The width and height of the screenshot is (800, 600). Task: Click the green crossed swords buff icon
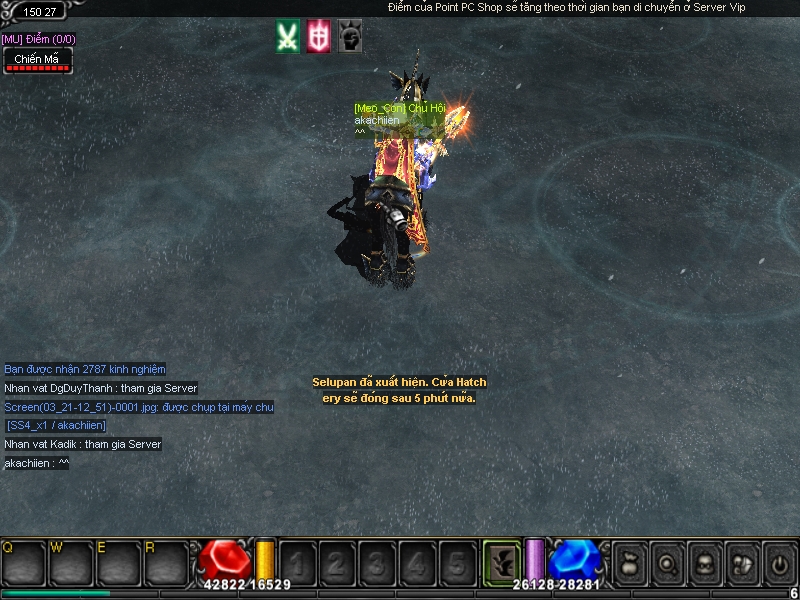coord(288,36)
